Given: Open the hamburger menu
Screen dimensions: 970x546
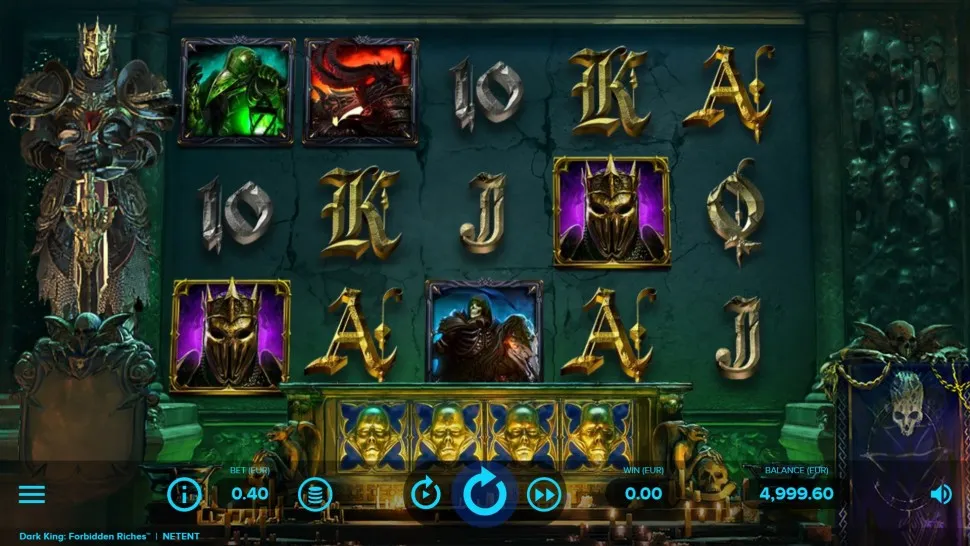Looking at the screenshot, I should [32, 494].
